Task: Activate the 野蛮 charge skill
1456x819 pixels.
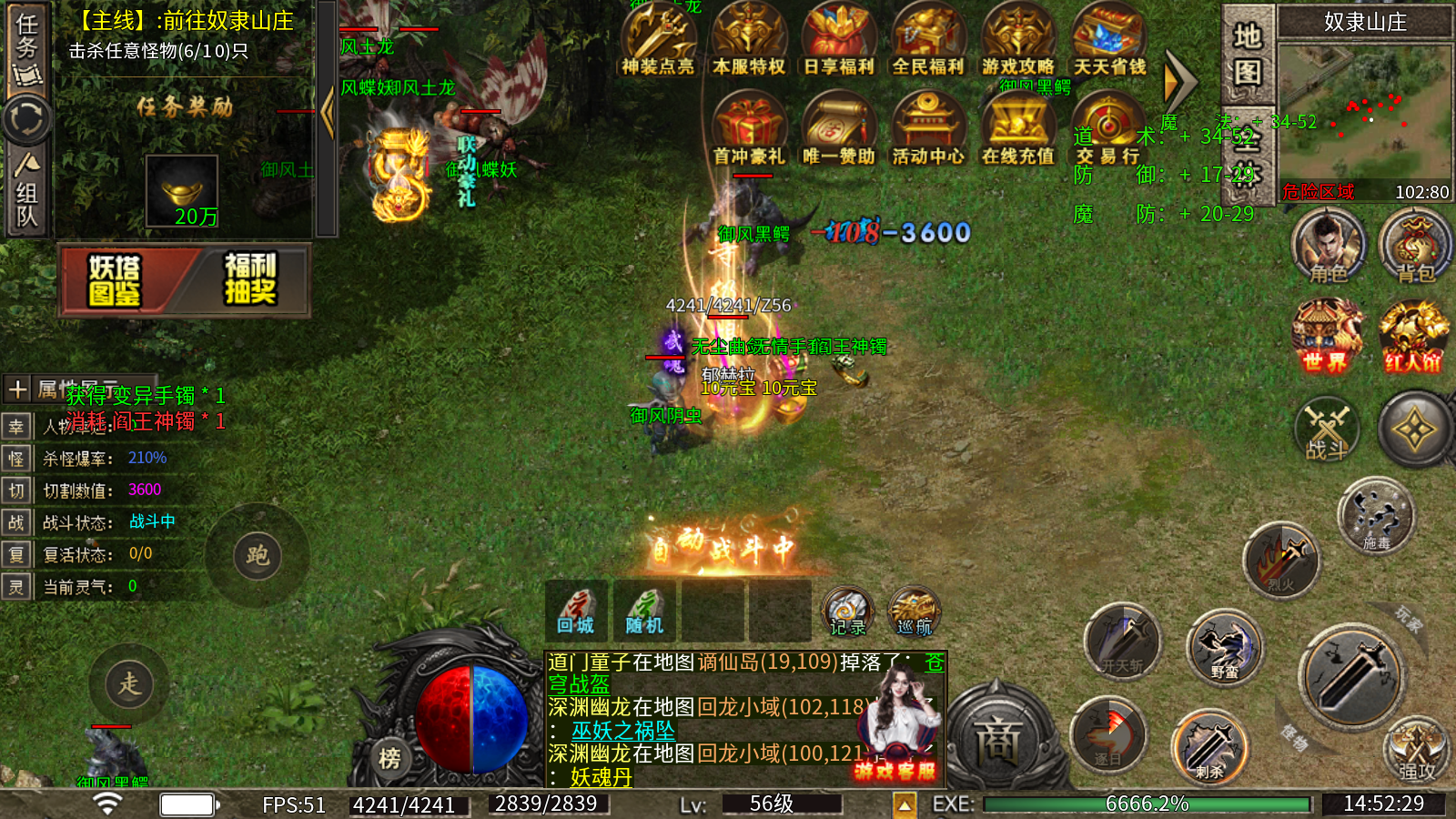Action: (x=1225, y=648)
